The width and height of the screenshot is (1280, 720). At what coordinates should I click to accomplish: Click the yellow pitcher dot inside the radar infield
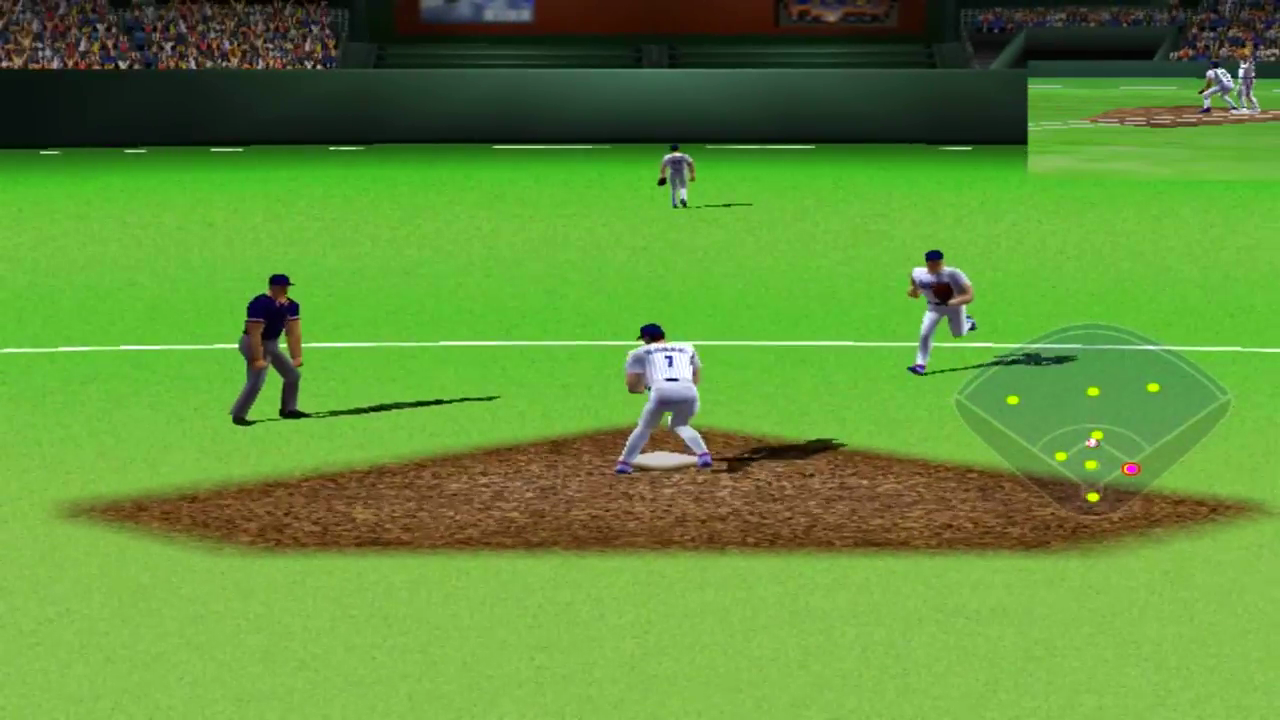(x=1096, y=433)
